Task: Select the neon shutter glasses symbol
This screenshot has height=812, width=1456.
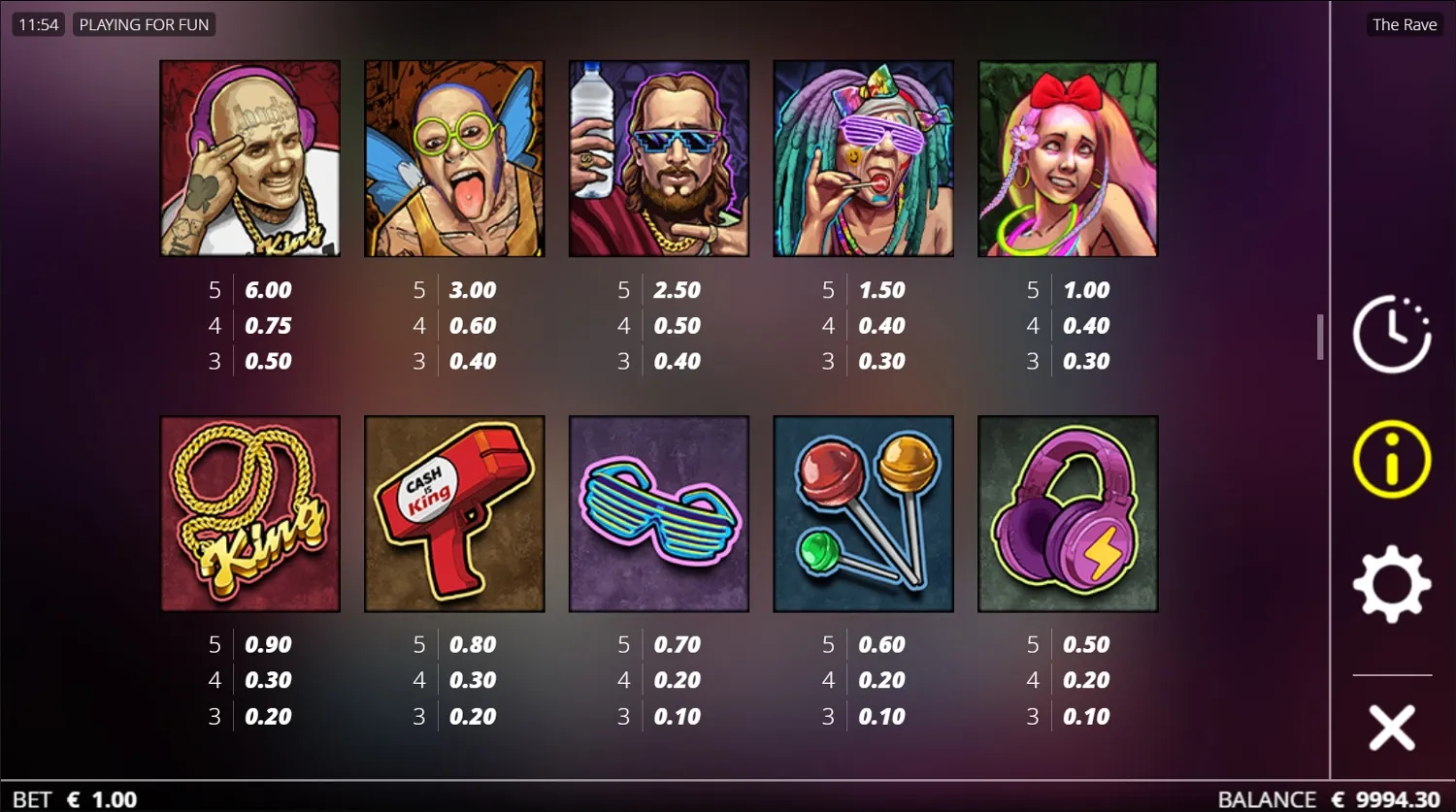Action: tap(658, 513)
